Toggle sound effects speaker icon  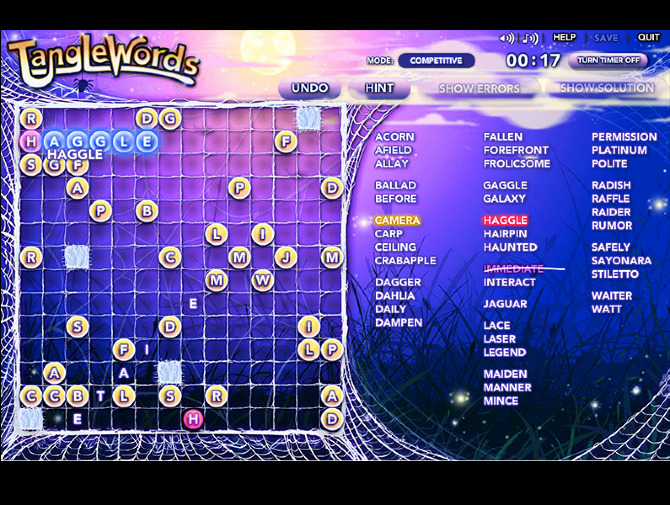[x=507, y=39]
